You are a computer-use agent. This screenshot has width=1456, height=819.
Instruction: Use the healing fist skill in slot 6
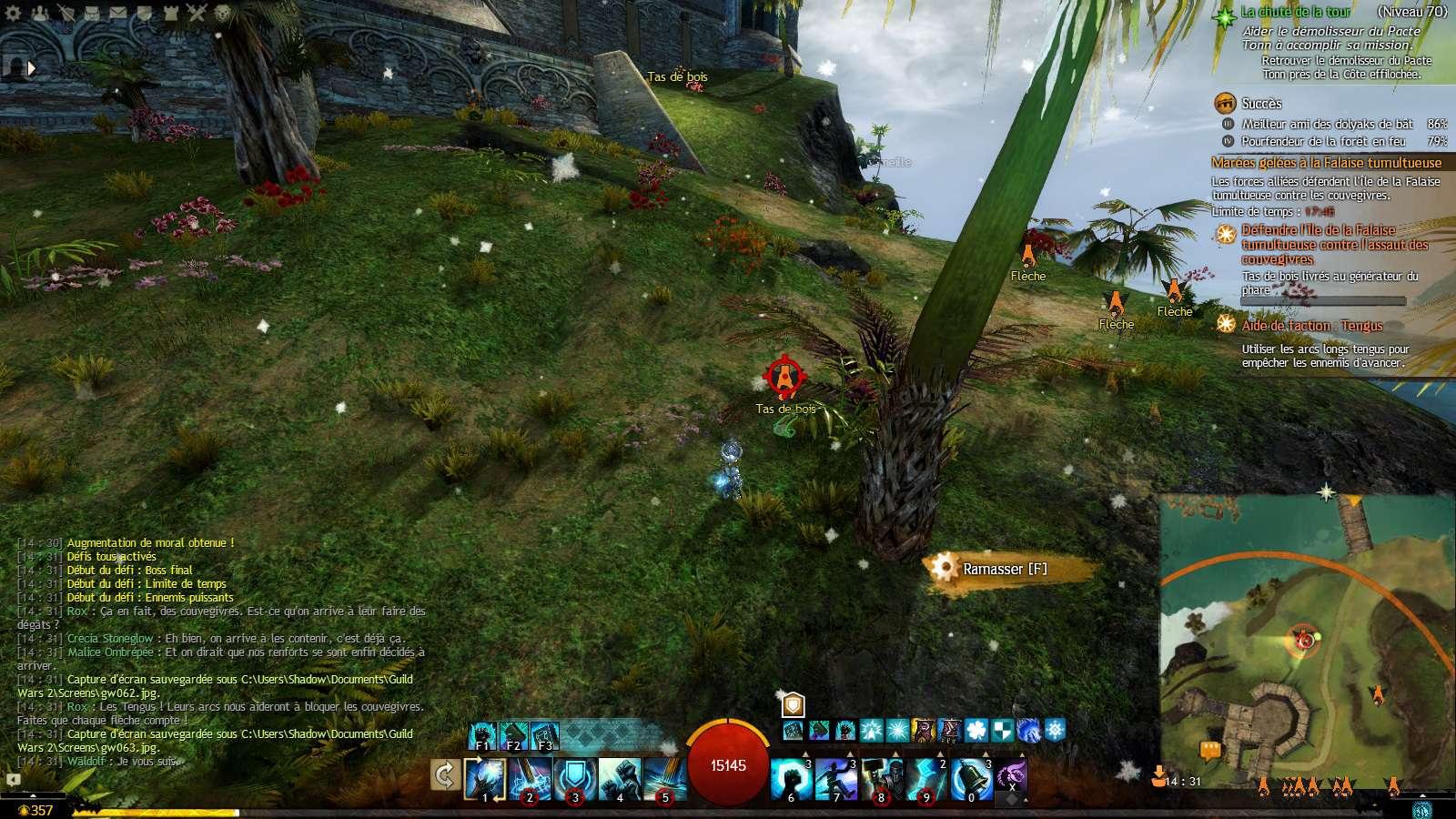791,779
